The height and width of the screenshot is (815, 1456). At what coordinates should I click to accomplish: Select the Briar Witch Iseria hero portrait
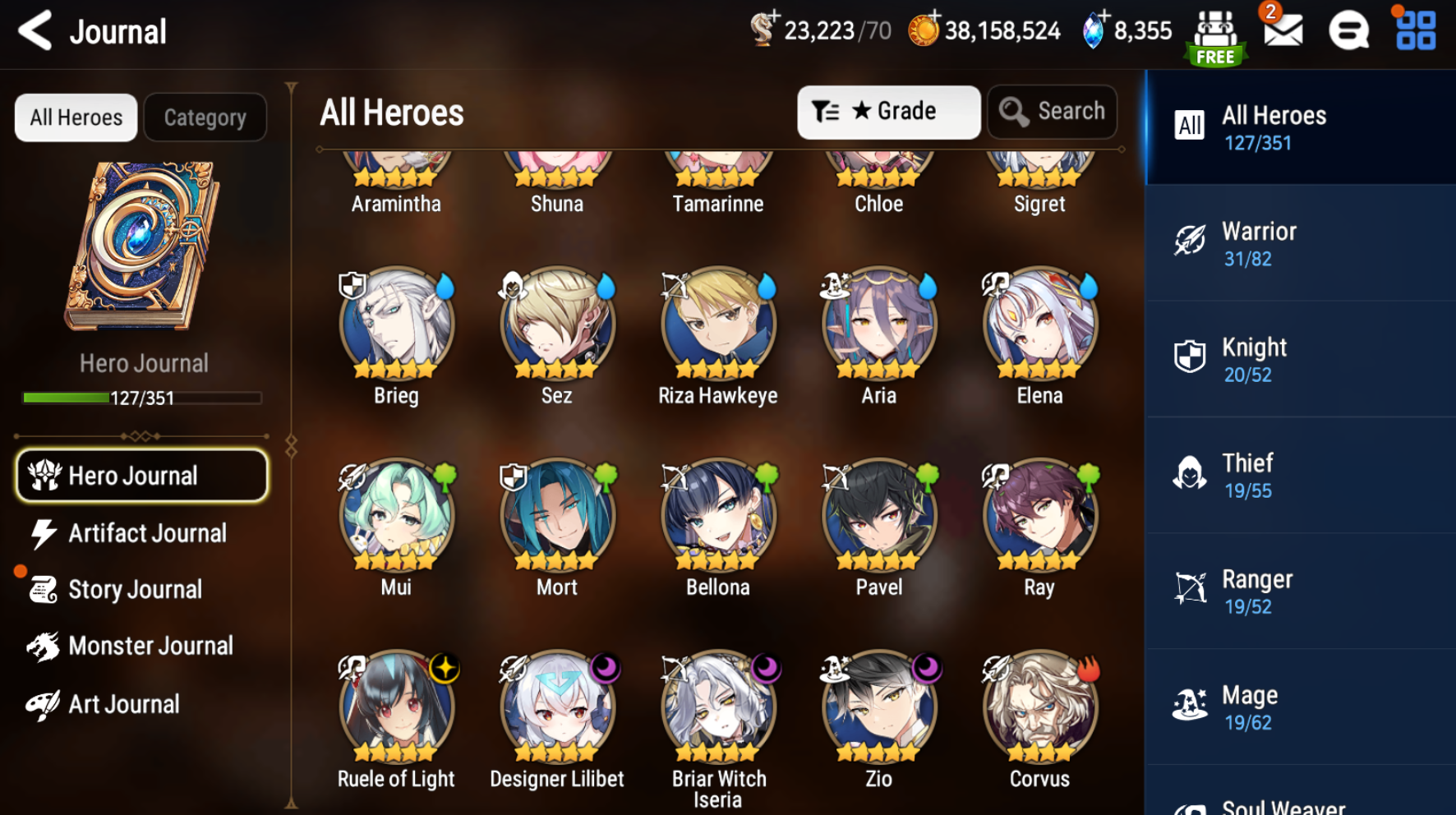(717, 707)
